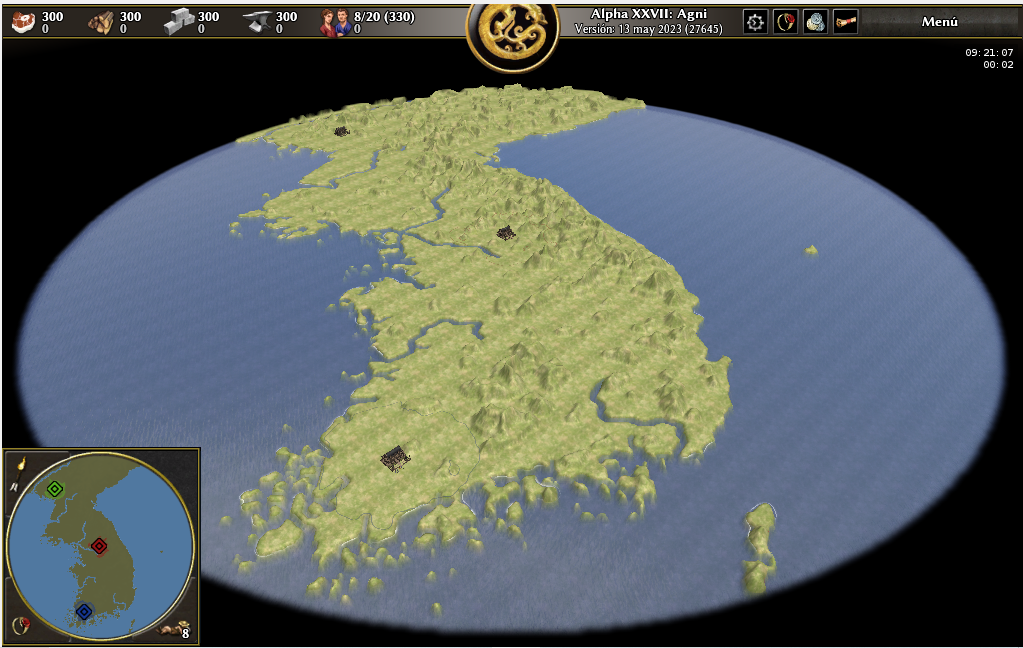This screenshot has height=648, width=1023.
Task: Jump to green player marker on minimap
Action: (55, 489)
